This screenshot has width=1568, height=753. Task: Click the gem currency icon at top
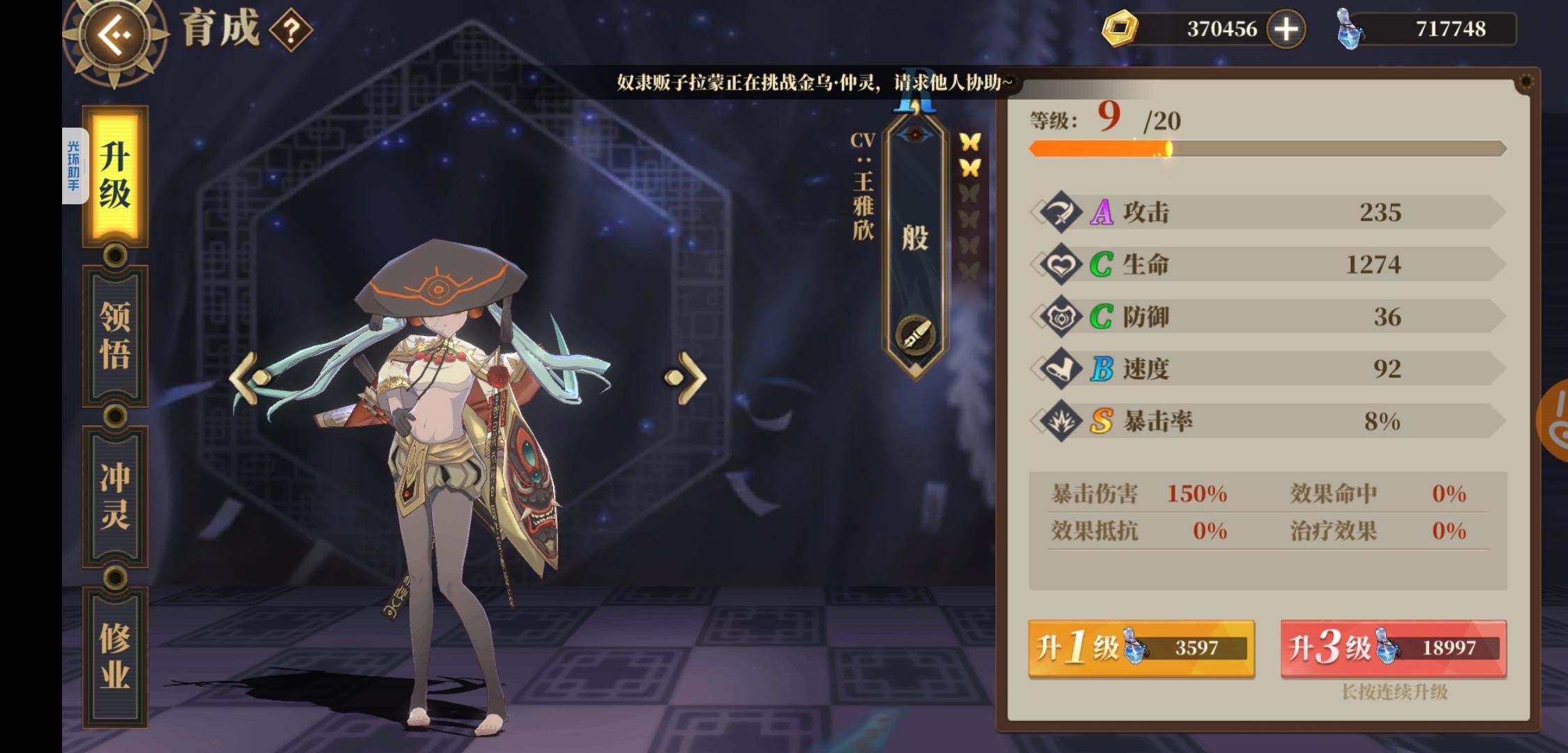click(x=1120, y=29)
